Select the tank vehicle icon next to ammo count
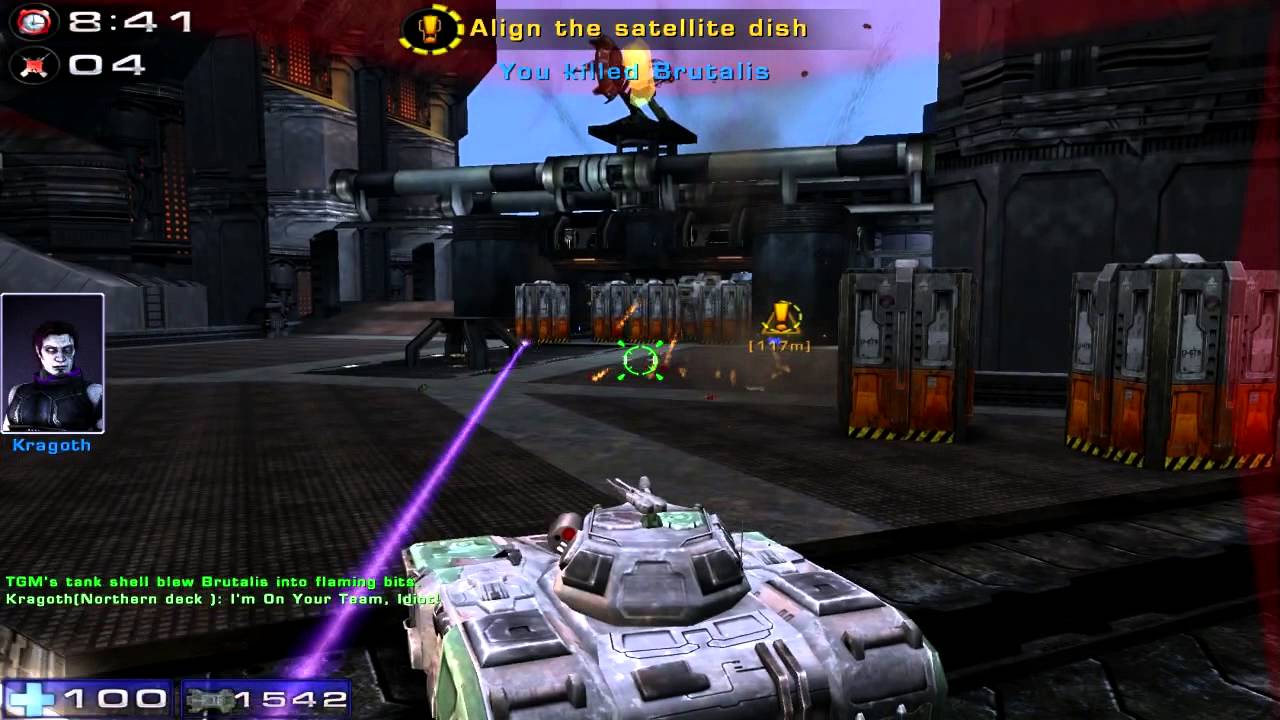The height and width of the screenshot is (720, 1280). point(207,700)
